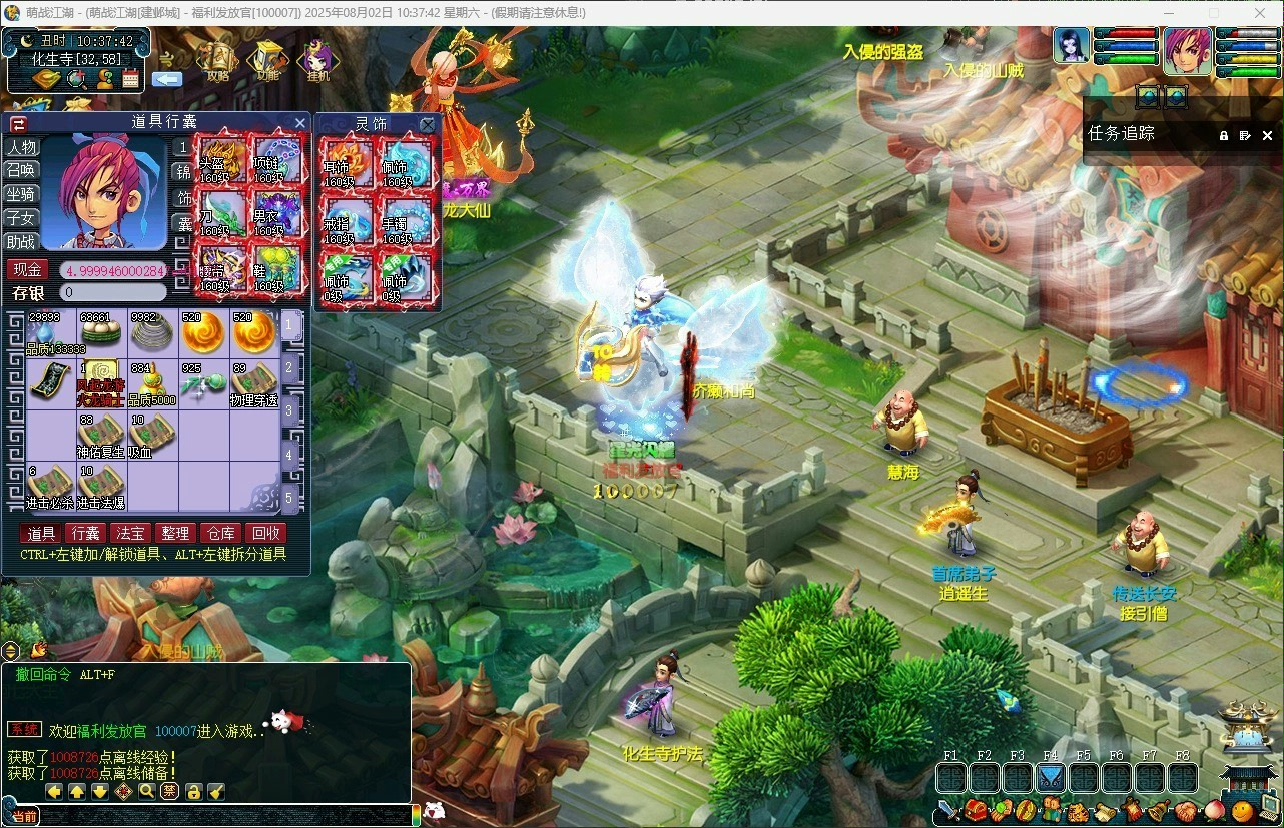1284x828 pixels.
Task: Open the 攻略 guide menu
Action: (216, 60)
